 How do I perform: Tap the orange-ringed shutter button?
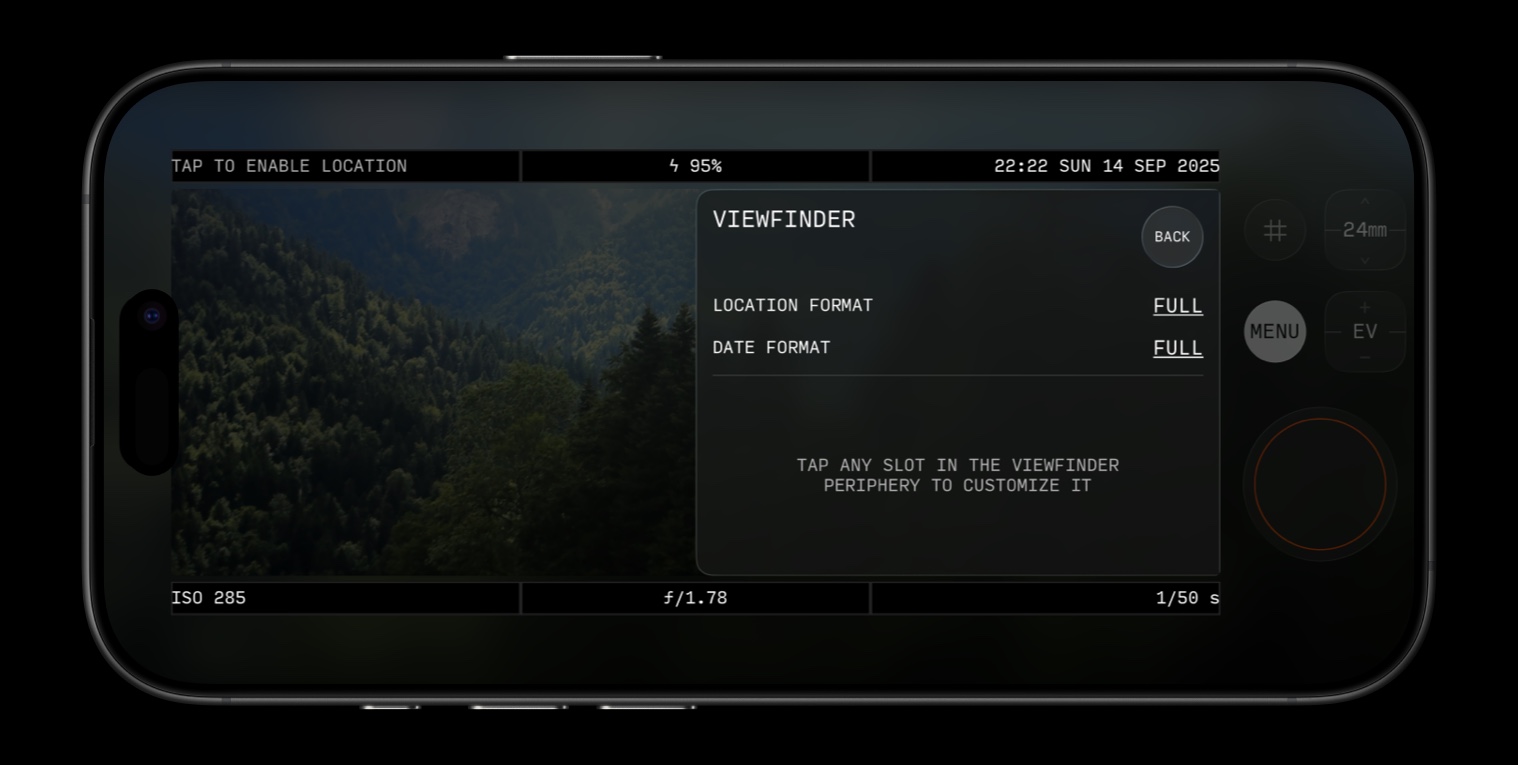coord(1319,484)
